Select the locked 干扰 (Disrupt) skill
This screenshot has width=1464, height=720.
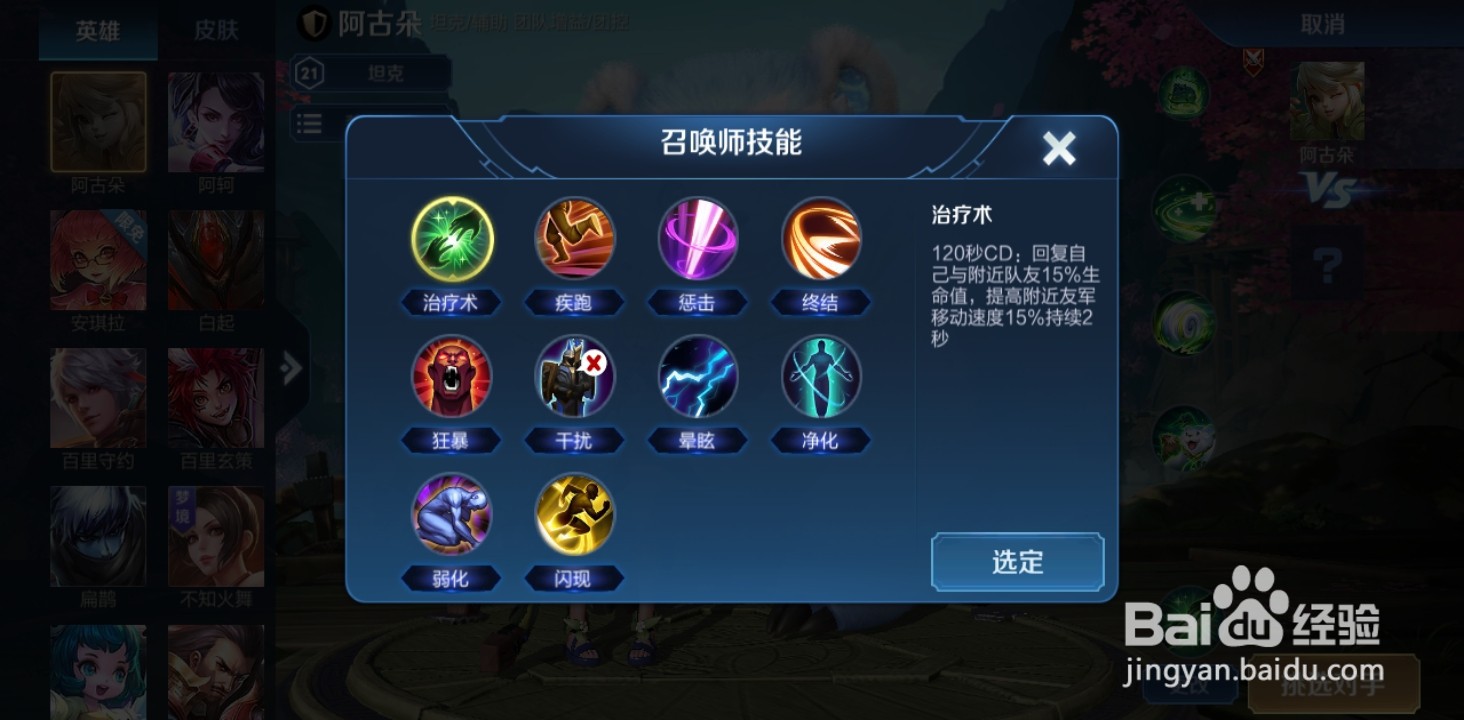(573, 377)
